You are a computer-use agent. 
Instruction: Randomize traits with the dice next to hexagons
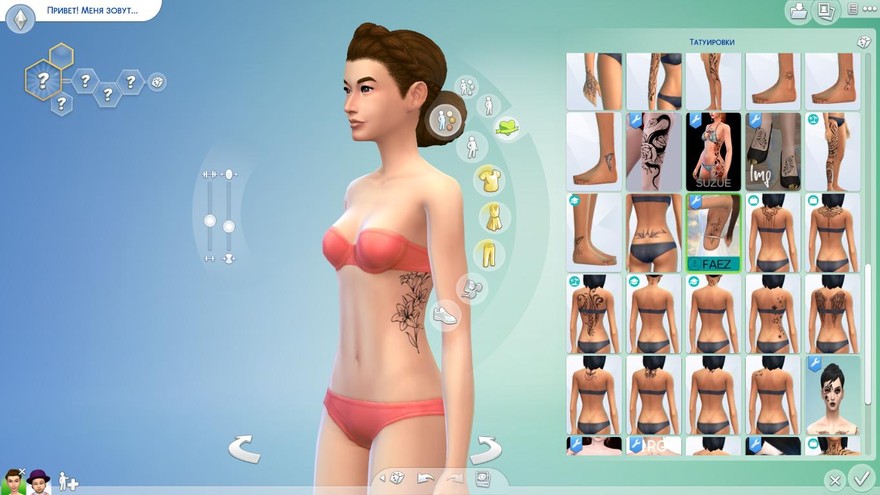tap(158, 82)
